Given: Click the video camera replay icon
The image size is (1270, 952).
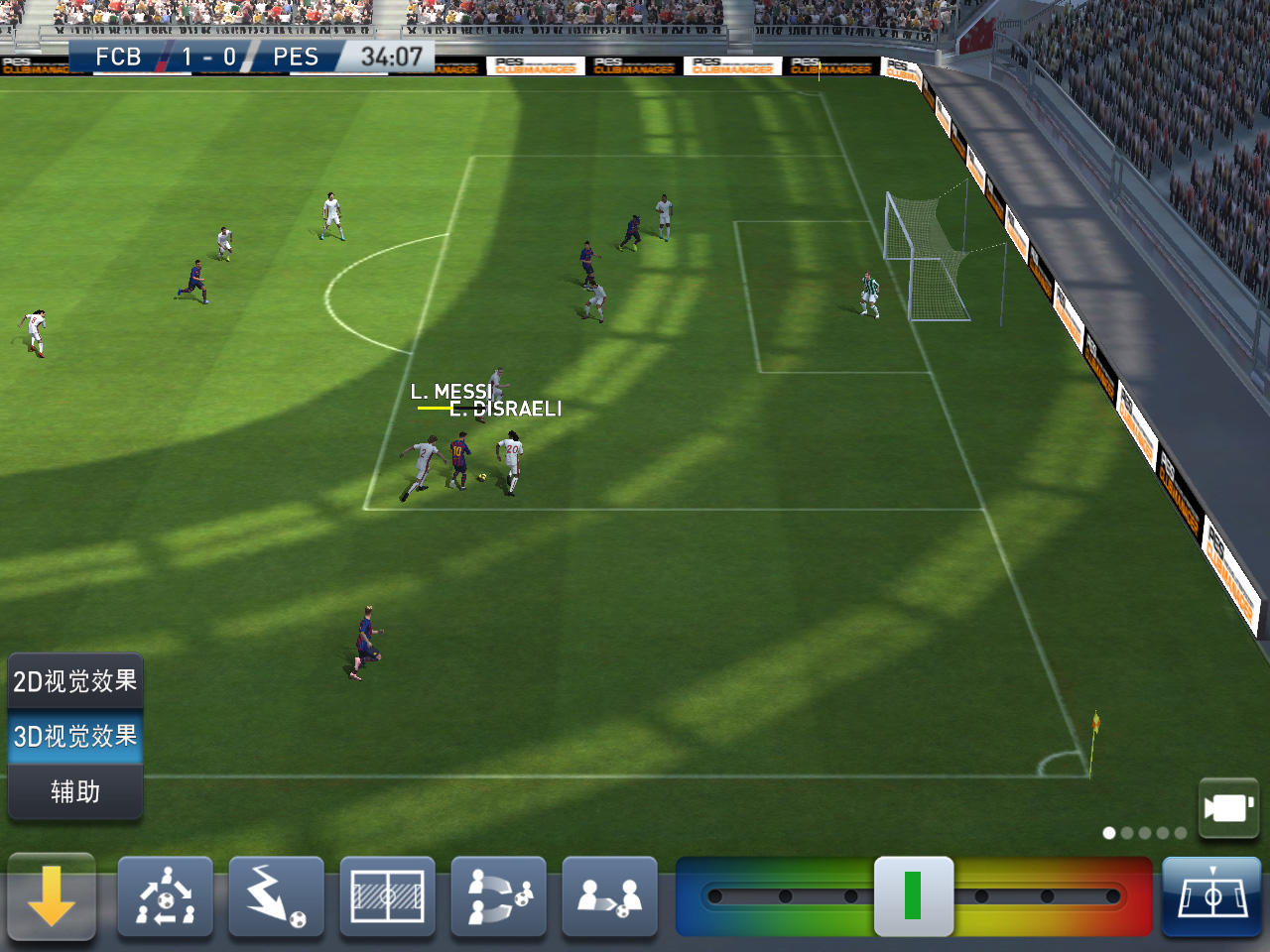Looking at the screenshot, I should click(x=1228, y=806).
